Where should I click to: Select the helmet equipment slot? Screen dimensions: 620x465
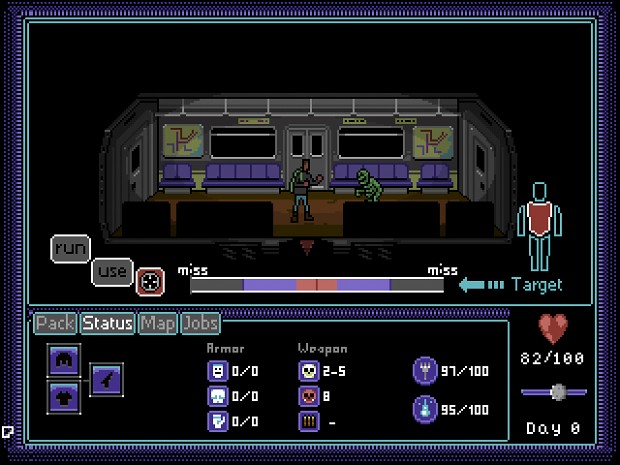point(63,361)
